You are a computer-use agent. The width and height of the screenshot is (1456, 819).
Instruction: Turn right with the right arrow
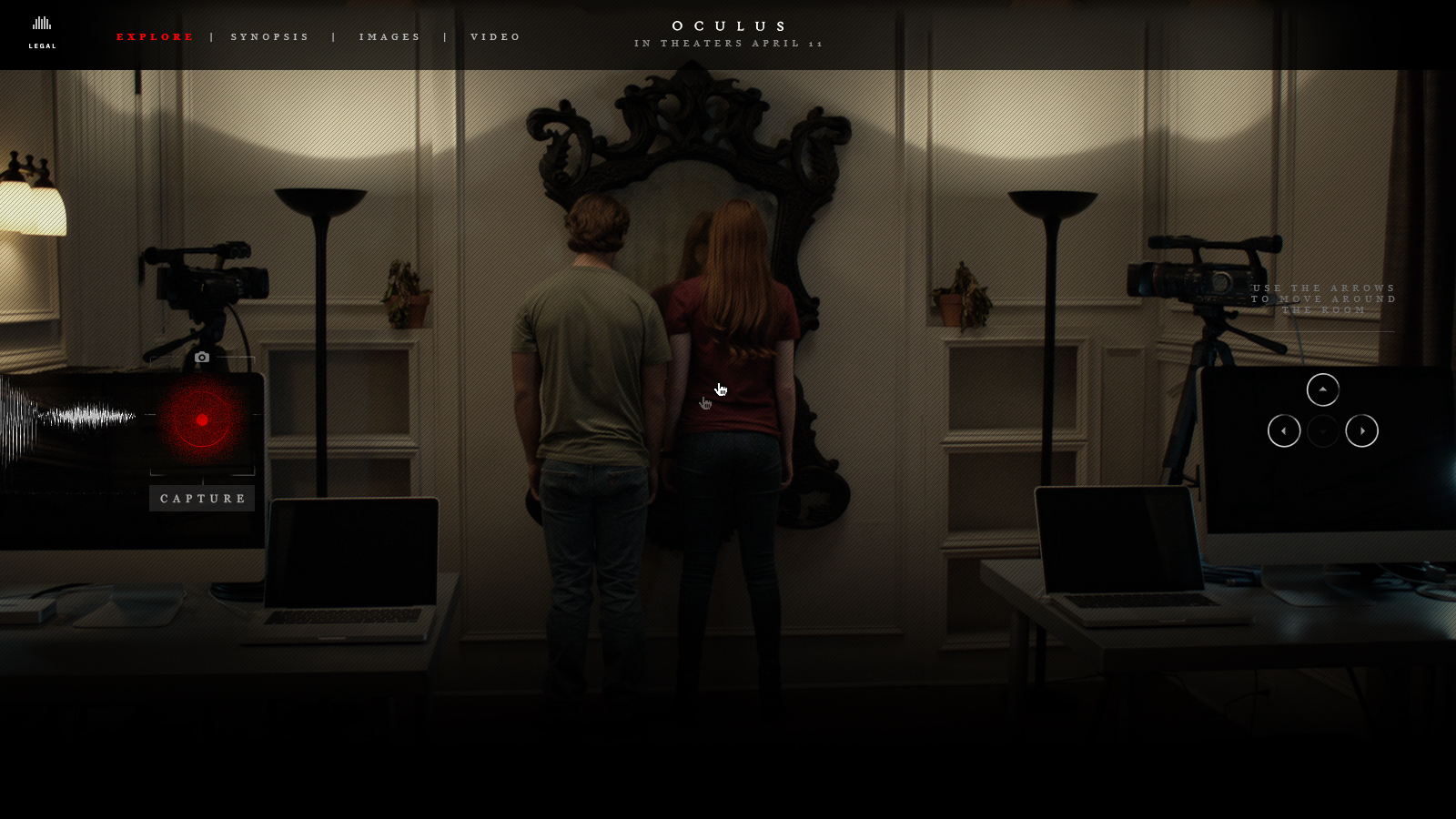tap(1361, 431)
